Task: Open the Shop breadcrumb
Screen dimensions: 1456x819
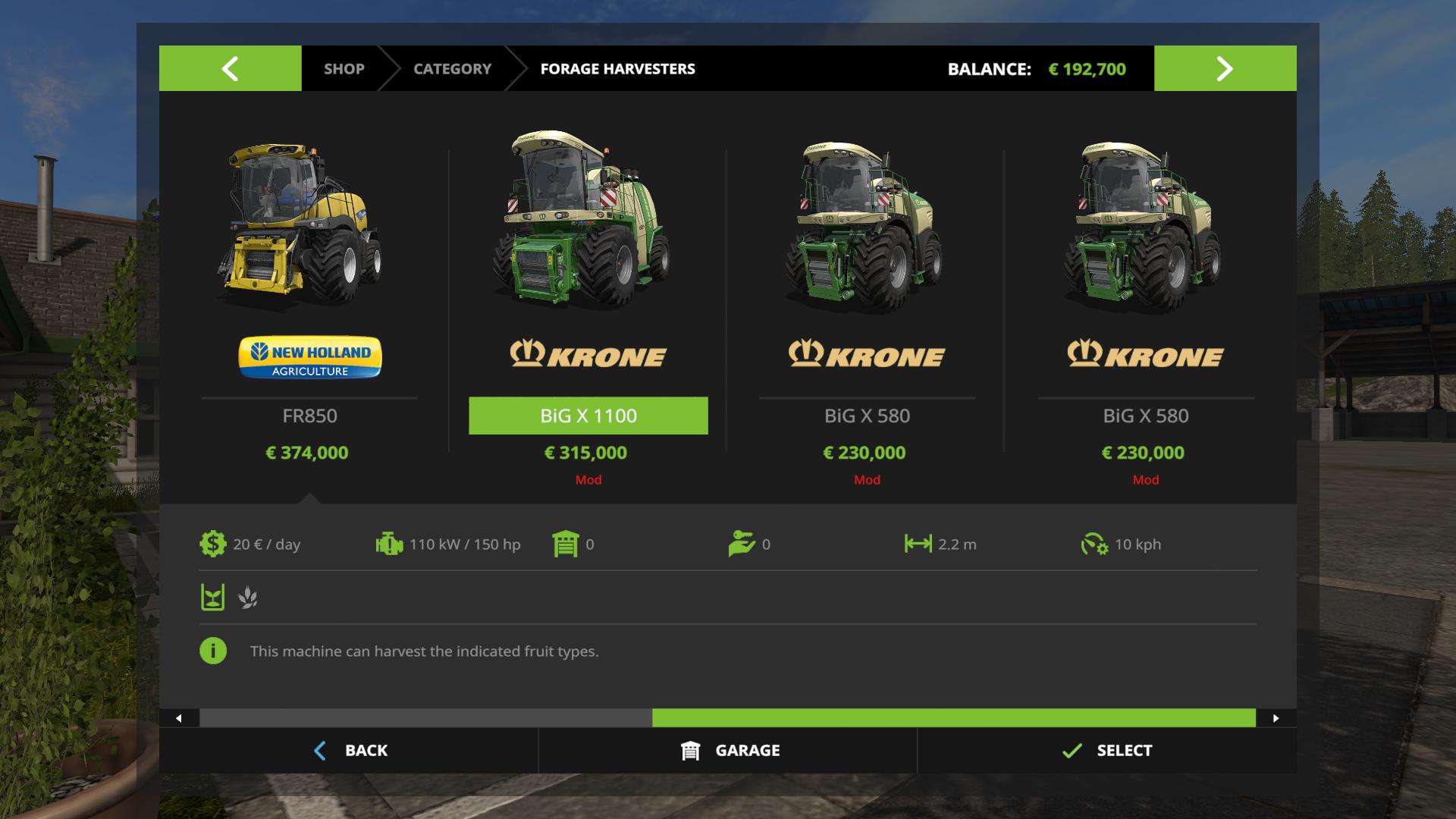Action: tap(344, 69)
